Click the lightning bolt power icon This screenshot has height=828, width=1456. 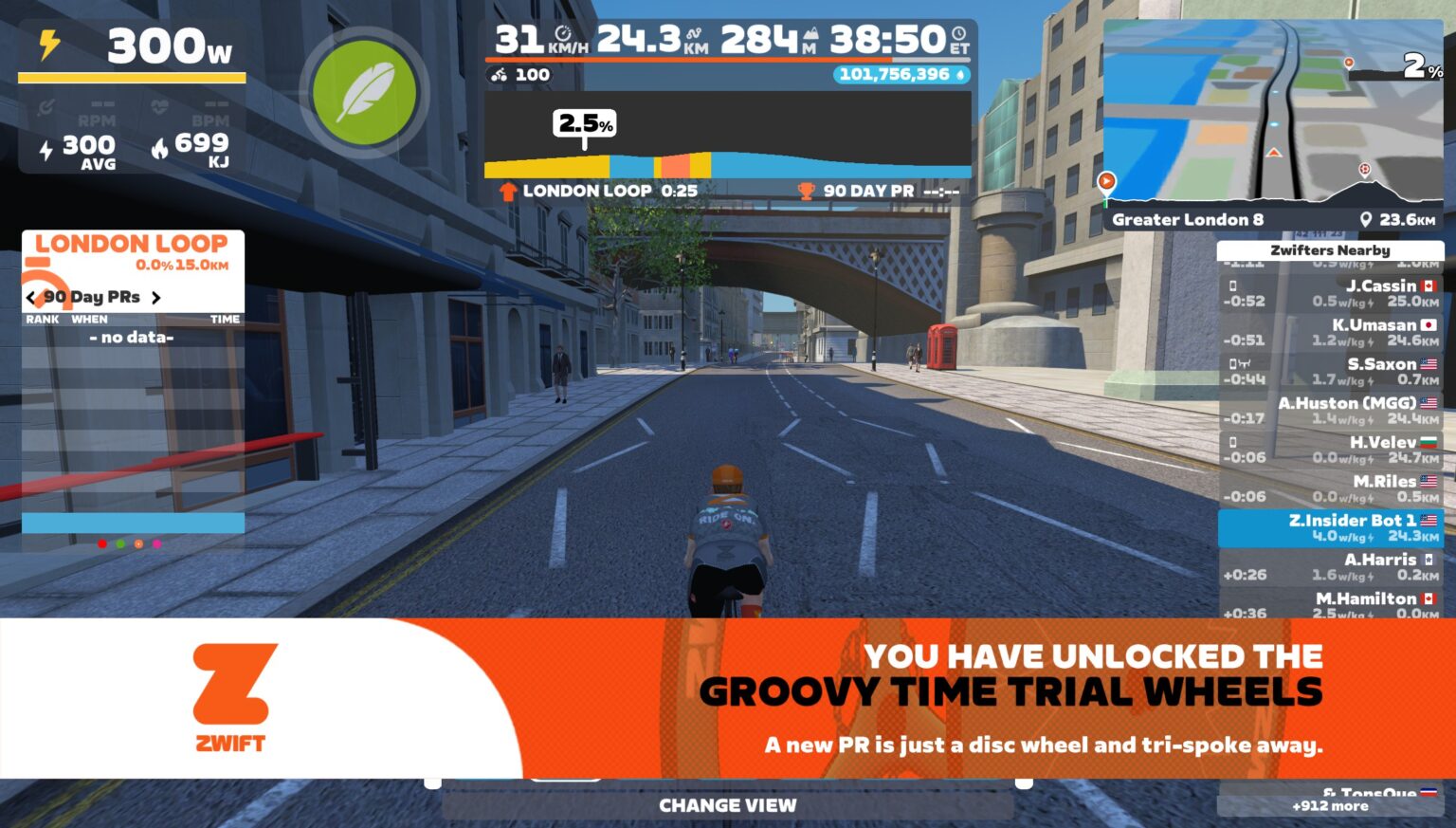point(51,41)
